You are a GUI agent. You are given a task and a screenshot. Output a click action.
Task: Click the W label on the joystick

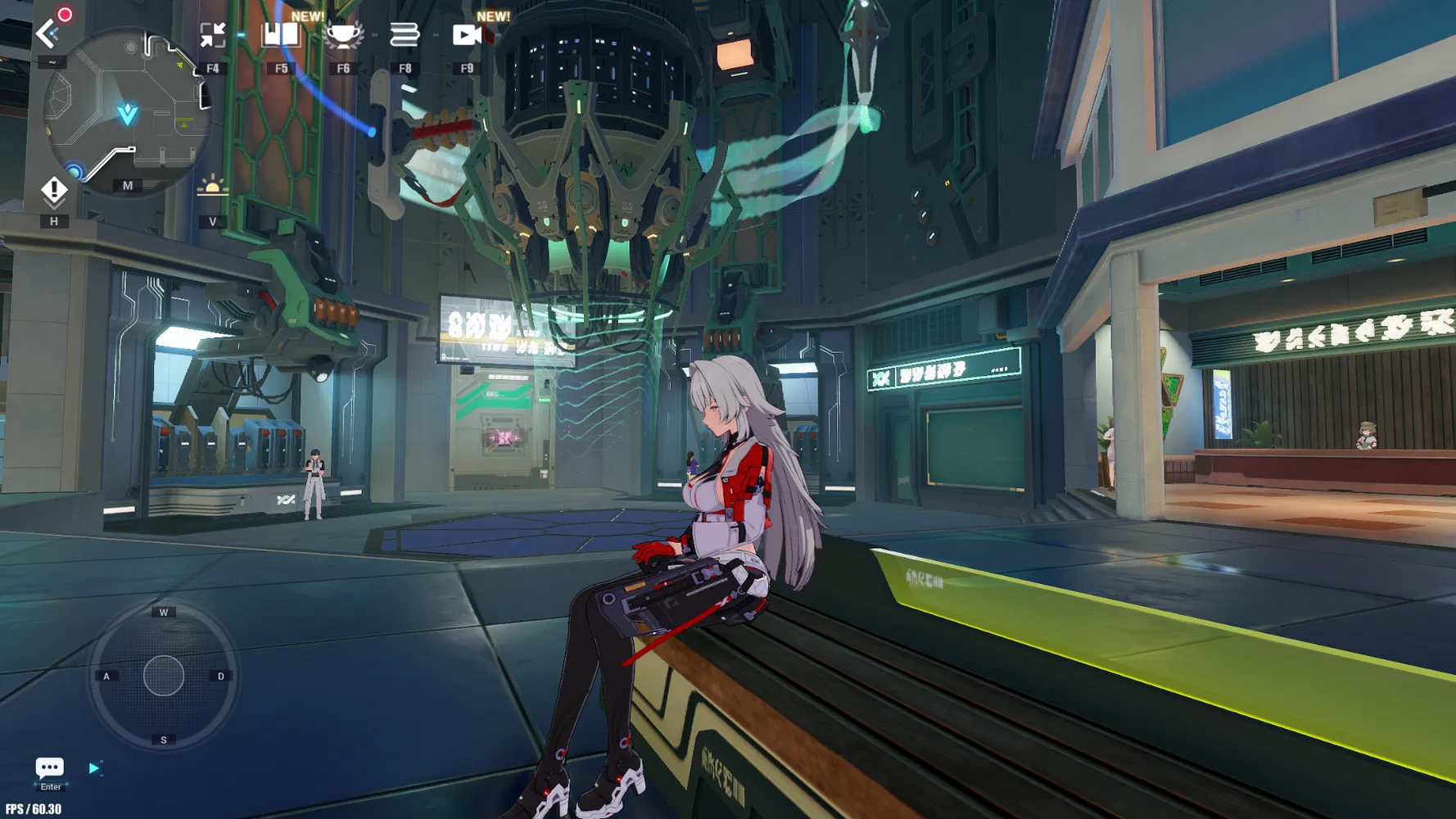pyautogui.click(x=164, y=611)
